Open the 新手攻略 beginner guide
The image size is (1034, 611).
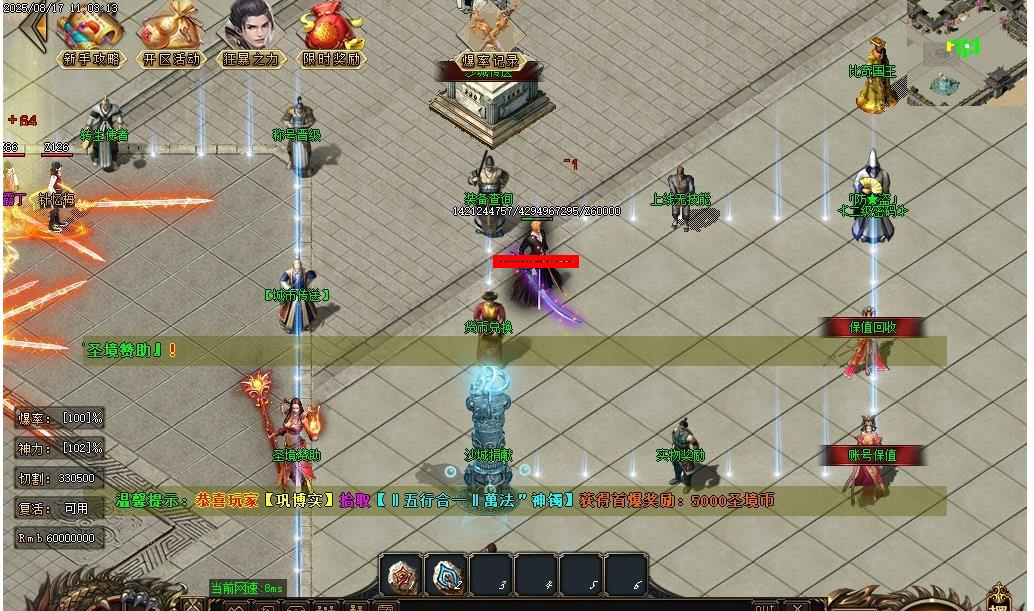click(x=90, y=36)
